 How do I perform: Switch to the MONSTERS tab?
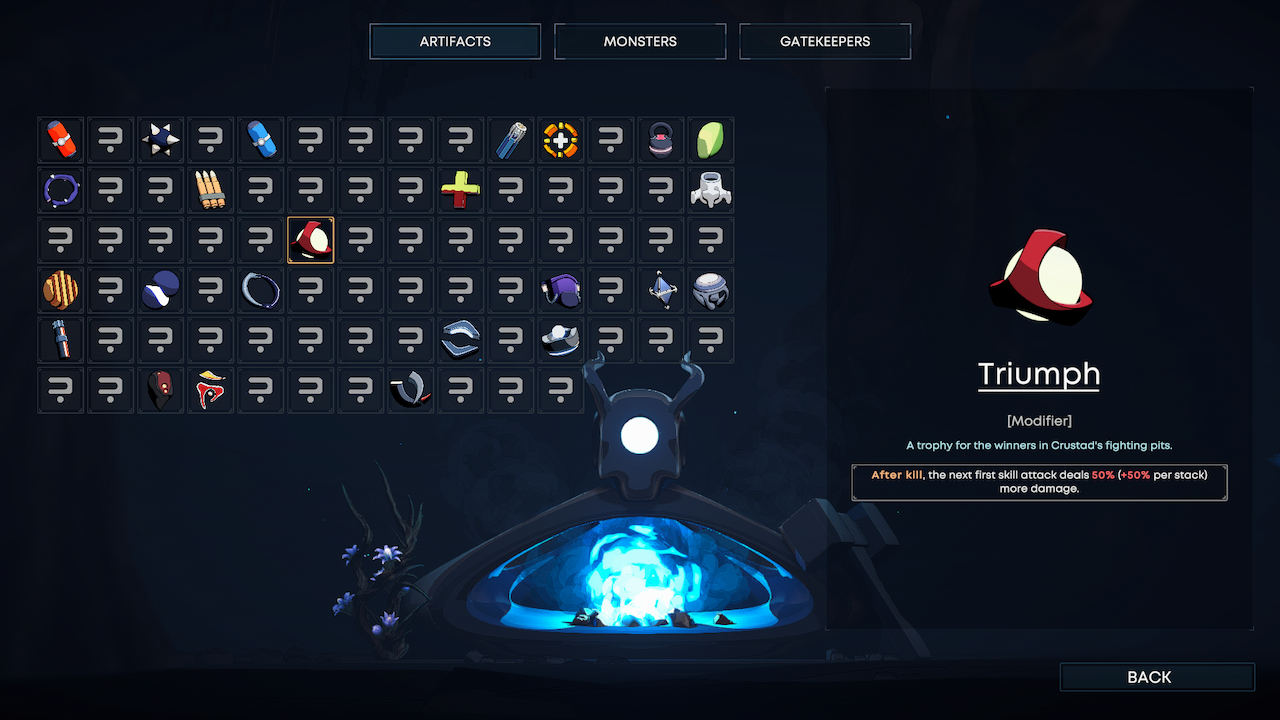click(x=640, y=41)
